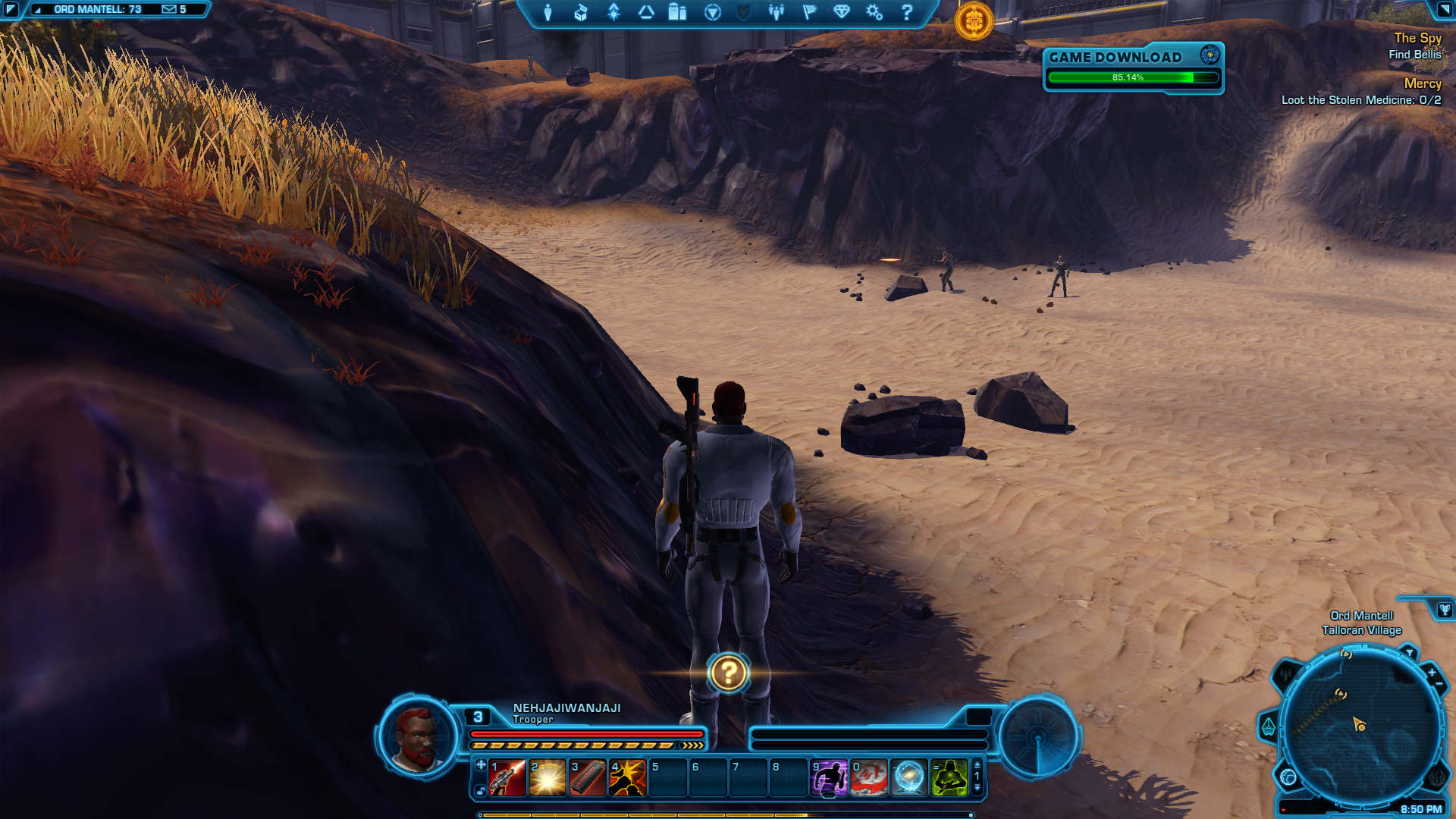The width and height of the screenshot is (1456, 819).
Task: Use the golden explosion ability in slot 2
Action: 548,778
